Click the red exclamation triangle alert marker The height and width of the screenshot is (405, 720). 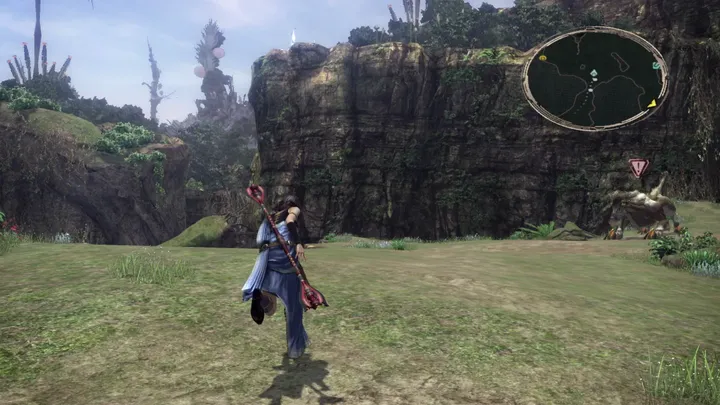(638, 168)
